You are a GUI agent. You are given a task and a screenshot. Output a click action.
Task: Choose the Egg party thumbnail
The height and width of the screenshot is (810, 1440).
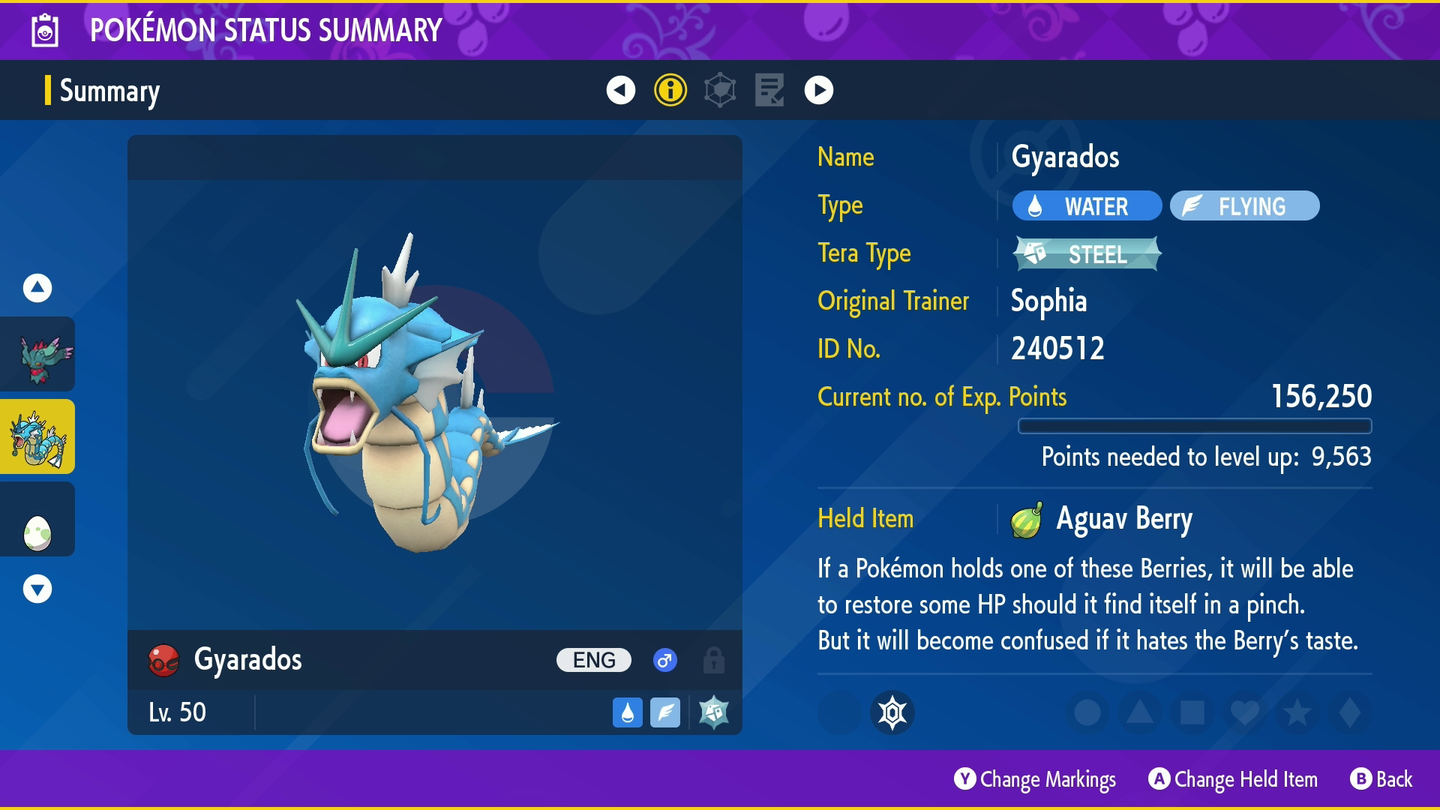pyautogui.click(x=38, y=520)
